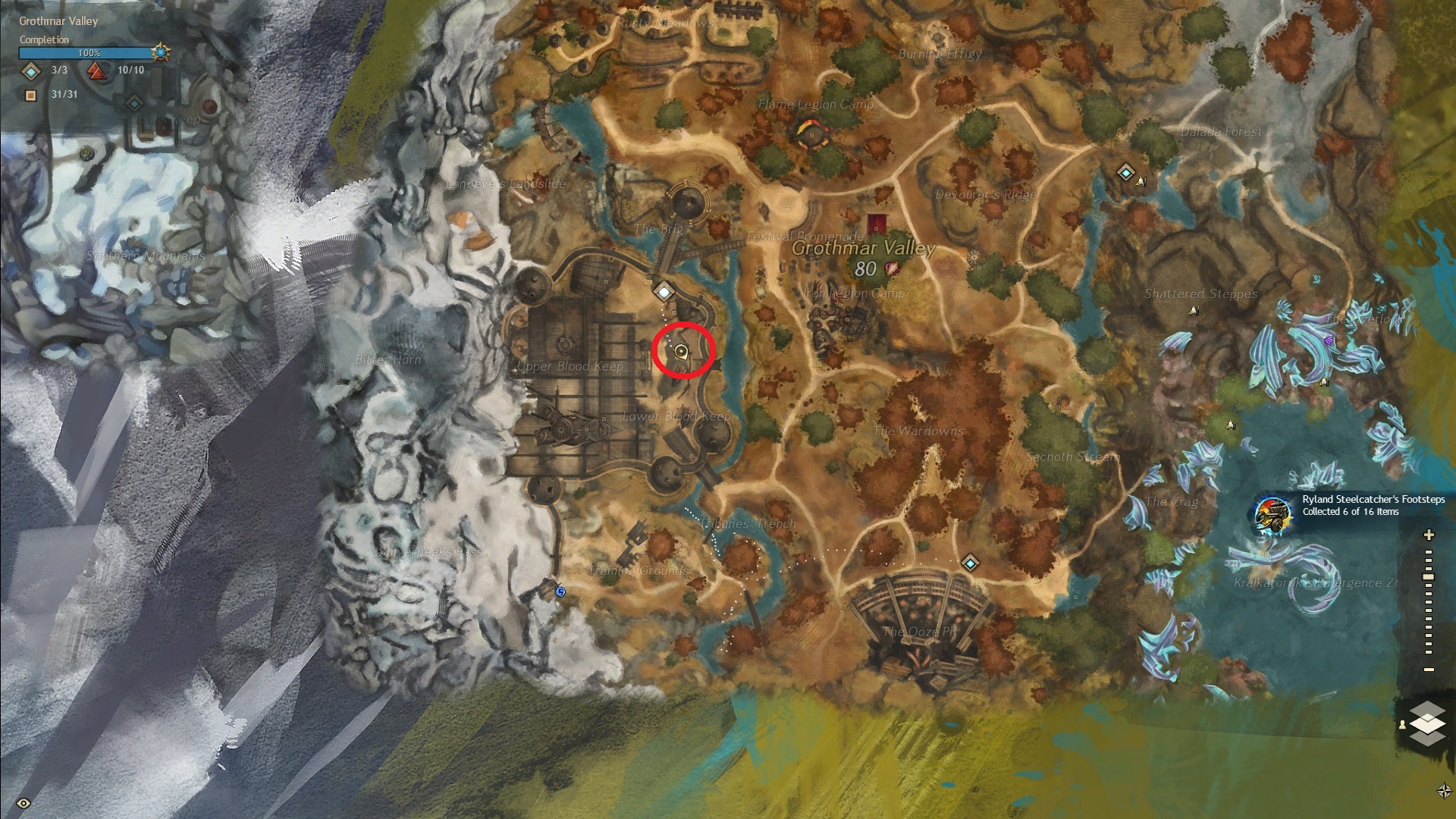Click the mastery icon beside level 80
The height and width of the screenshot is (819, 1456).
(x=892, y=268)
